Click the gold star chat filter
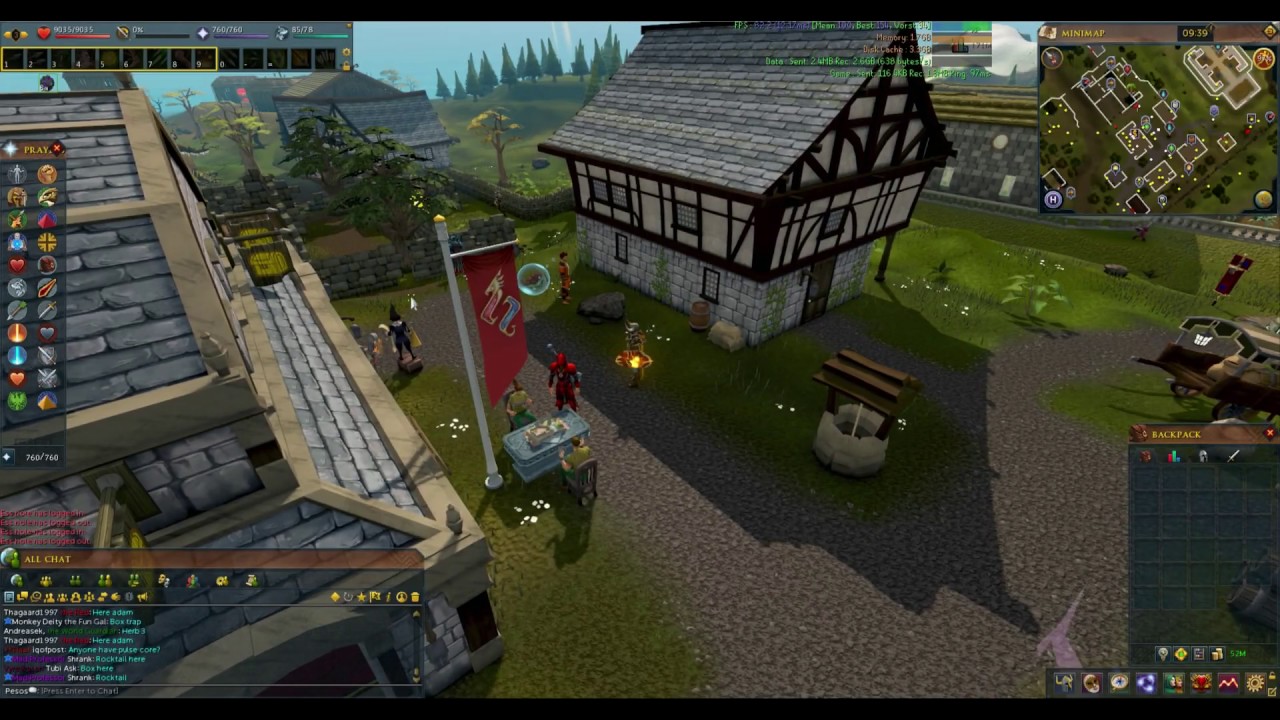Screen dimensions: 1280x720 (361, 597)
